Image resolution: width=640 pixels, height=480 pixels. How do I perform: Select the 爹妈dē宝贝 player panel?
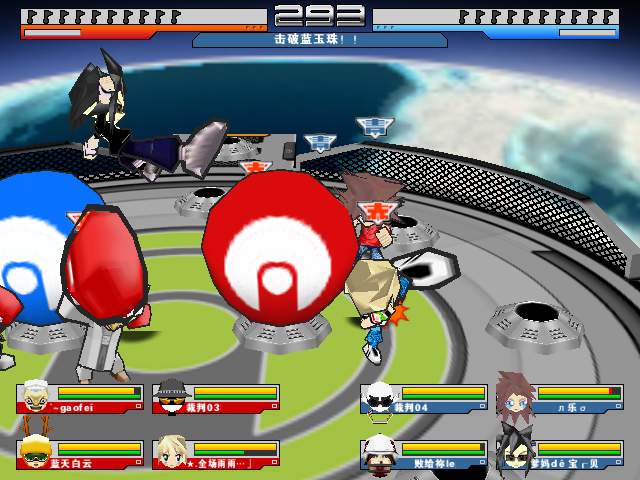[558, 455]
